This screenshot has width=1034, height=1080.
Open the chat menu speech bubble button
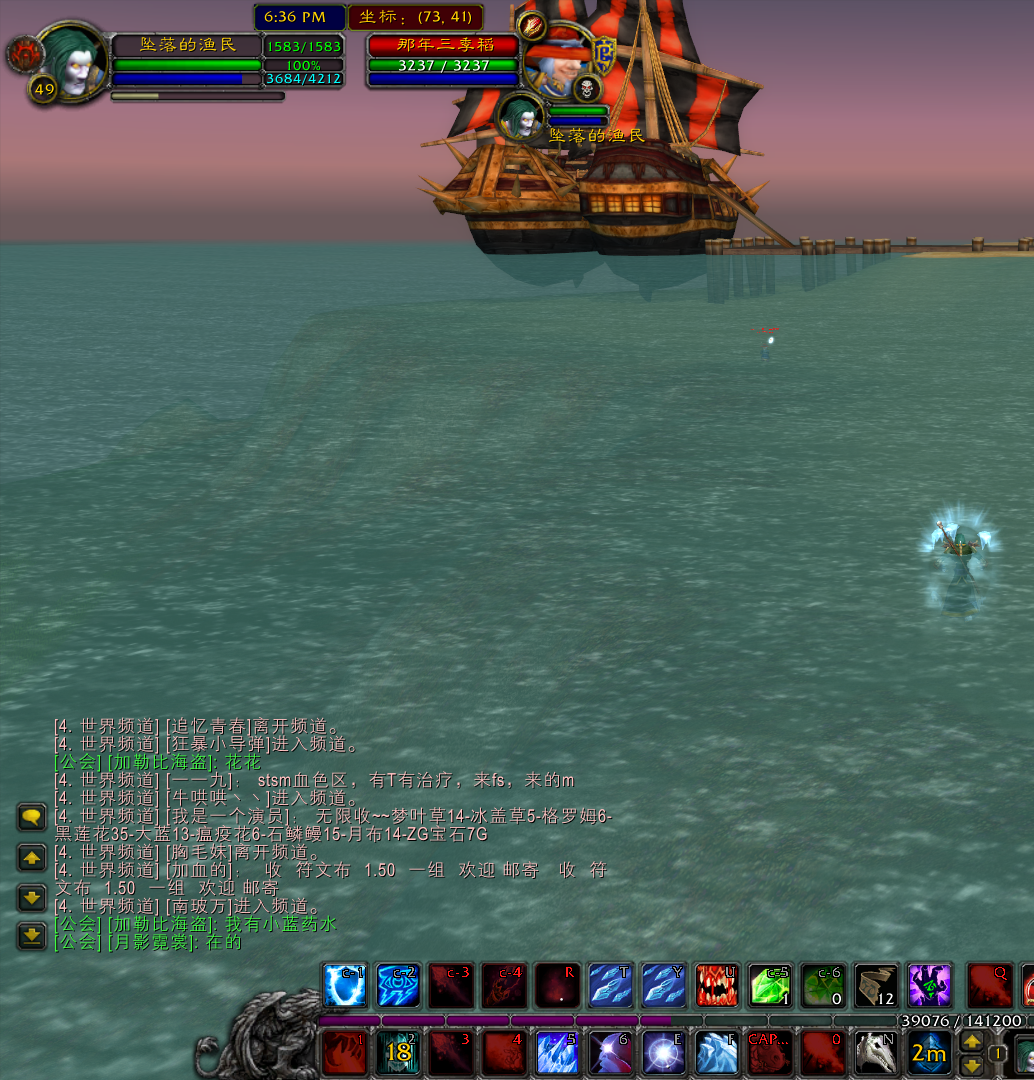coord(32,817)
